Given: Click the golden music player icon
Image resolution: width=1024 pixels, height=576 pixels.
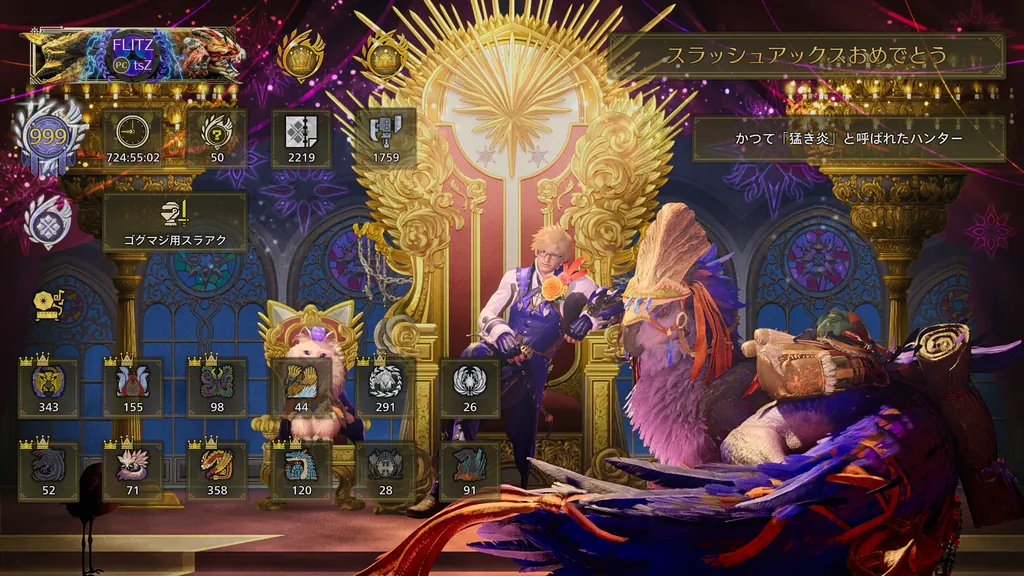Looking at the screenshot, I should [47, 305].
